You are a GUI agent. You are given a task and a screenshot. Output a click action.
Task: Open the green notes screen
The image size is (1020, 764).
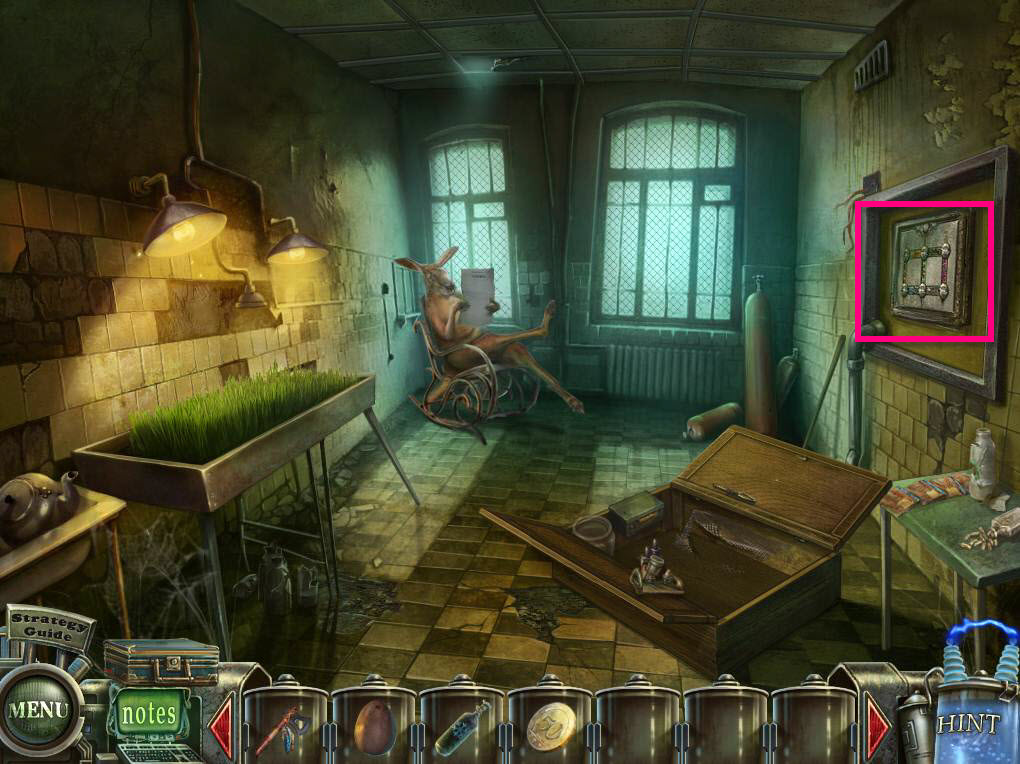click(148, 714)
